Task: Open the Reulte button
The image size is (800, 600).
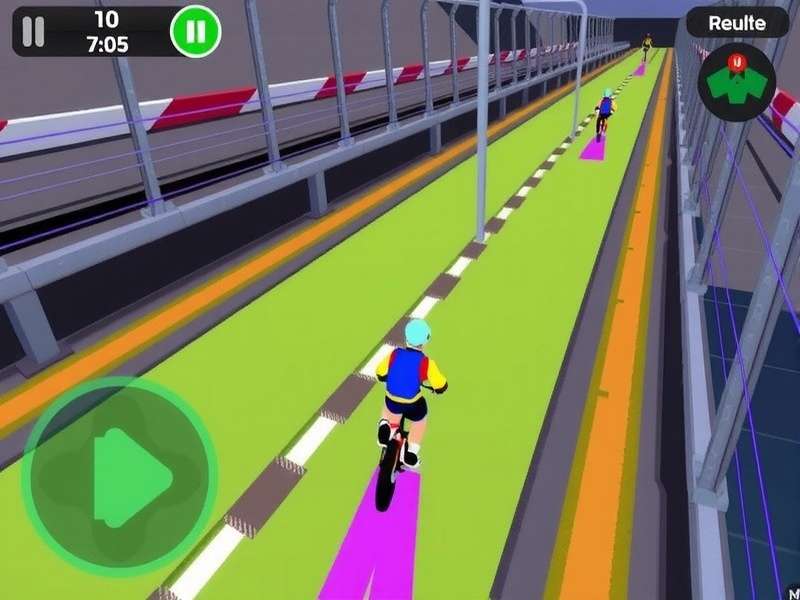Action: pos(737,23)
